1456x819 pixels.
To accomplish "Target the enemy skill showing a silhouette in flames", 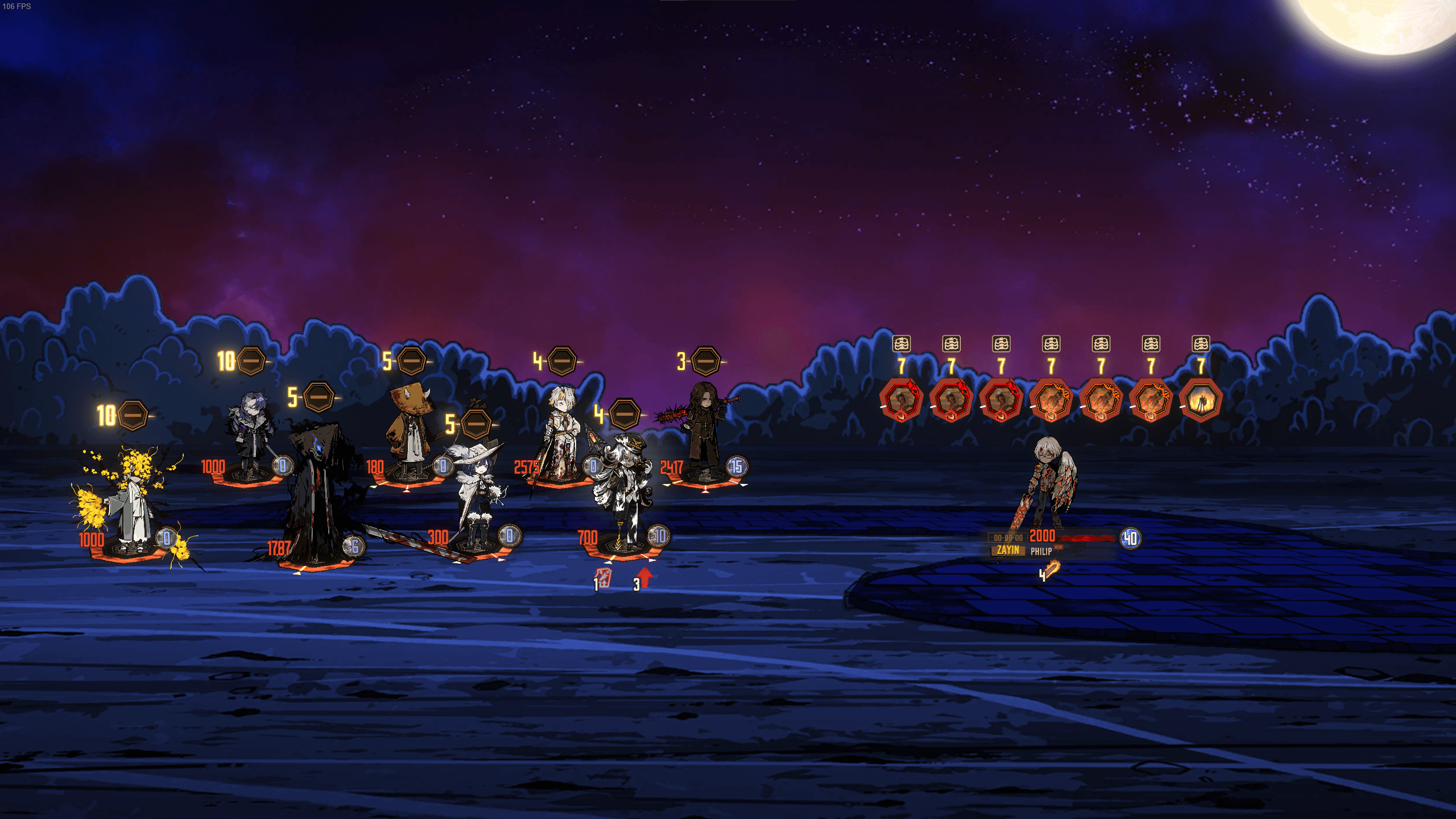I will click(x=1201, y=400).
